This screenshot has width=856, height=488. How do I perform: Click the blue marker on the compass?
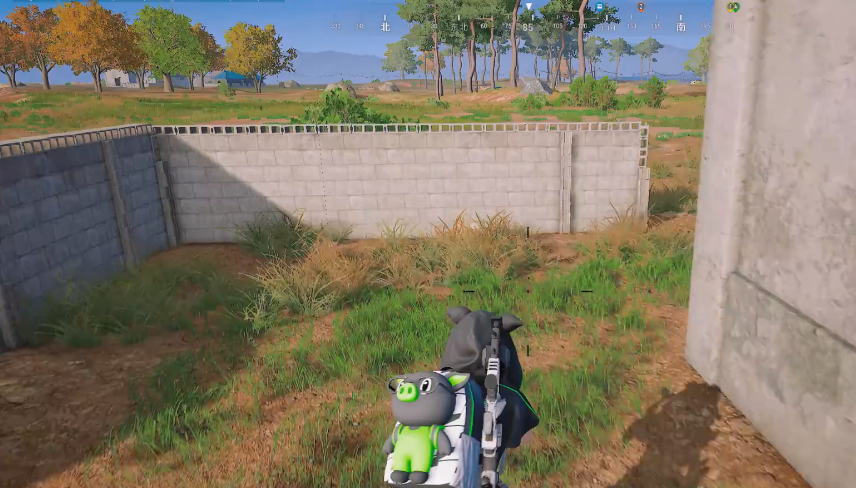click(x=599, y=7)
